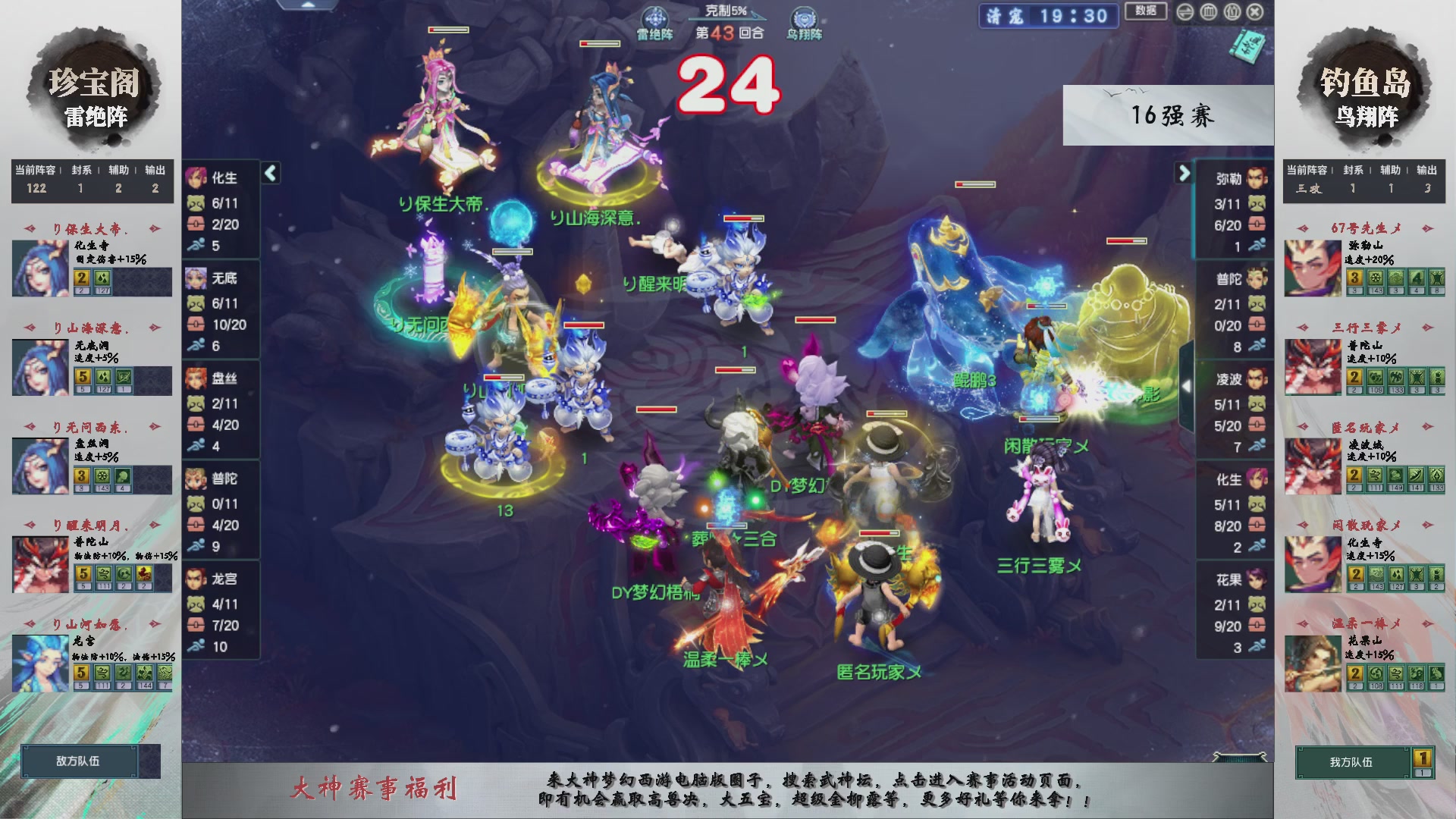Open the 敌方队伍 enemy team view
This screenshot has height=819, width=1456.
[80, 762]
